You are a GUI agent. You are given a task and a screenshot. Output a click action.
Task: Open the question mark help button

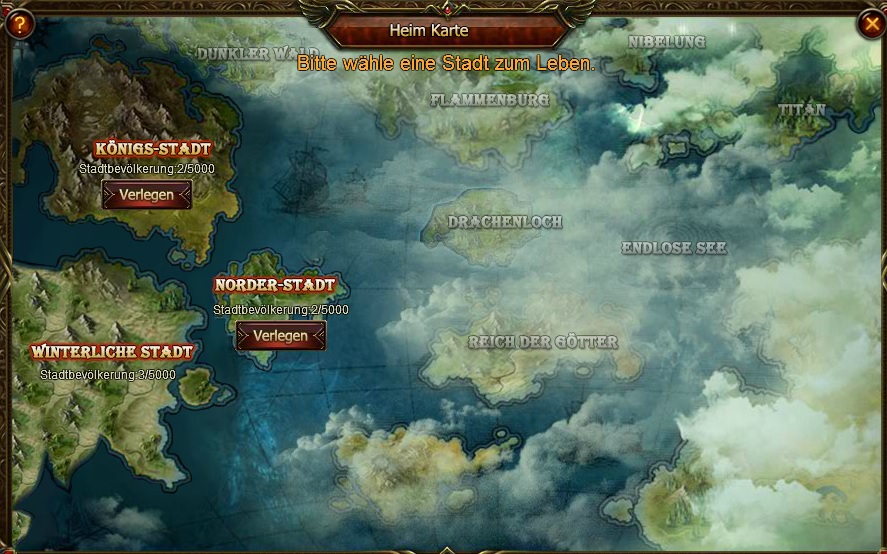point(18,24)
